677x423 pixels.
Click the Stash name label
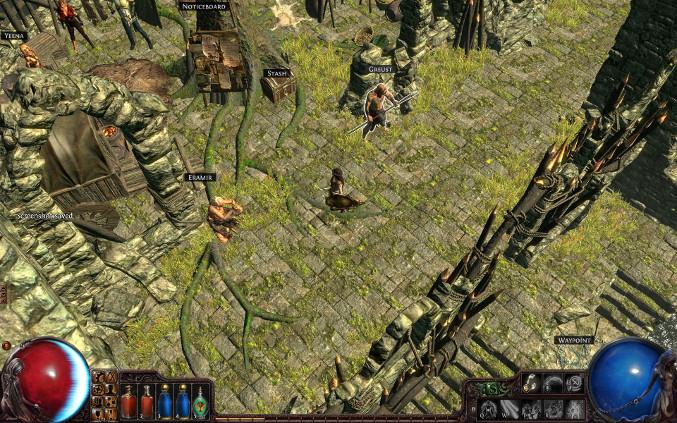click(x=276, y=73)
